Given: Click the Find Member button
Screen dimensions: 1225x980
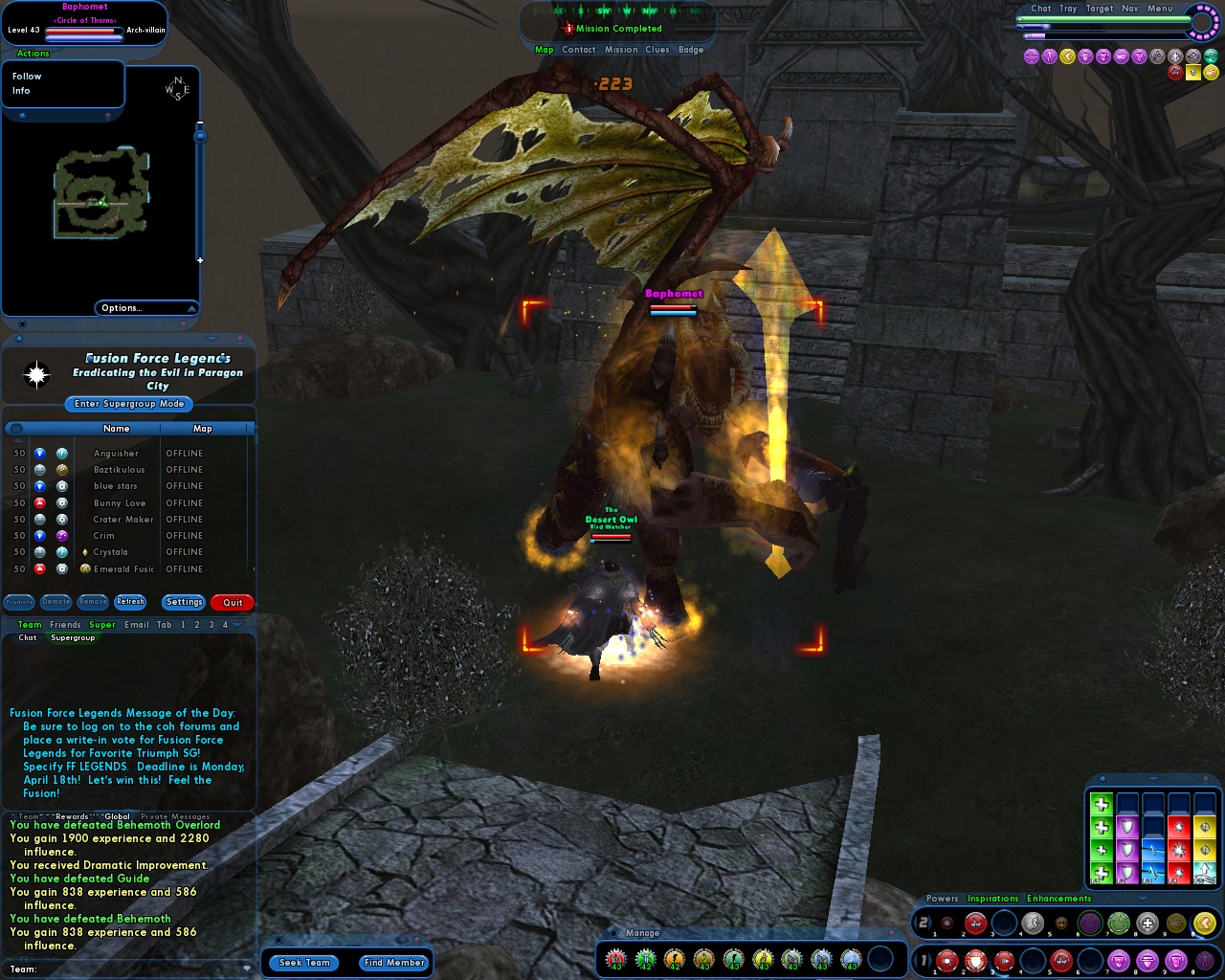Looking at the screenshot, I should point(393,963).
